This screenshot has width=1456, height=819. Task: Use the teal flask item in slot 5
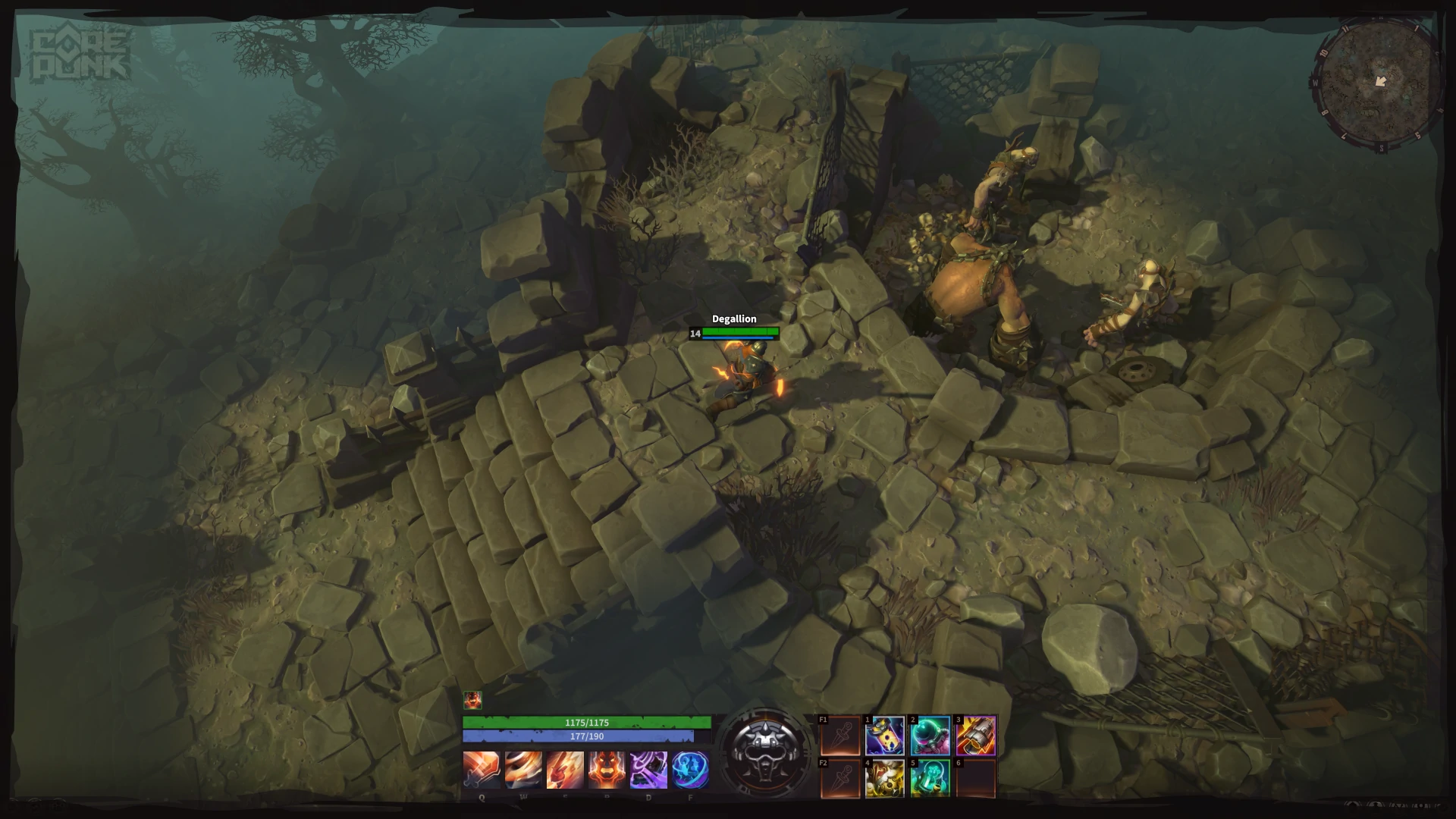click(930, 778)
